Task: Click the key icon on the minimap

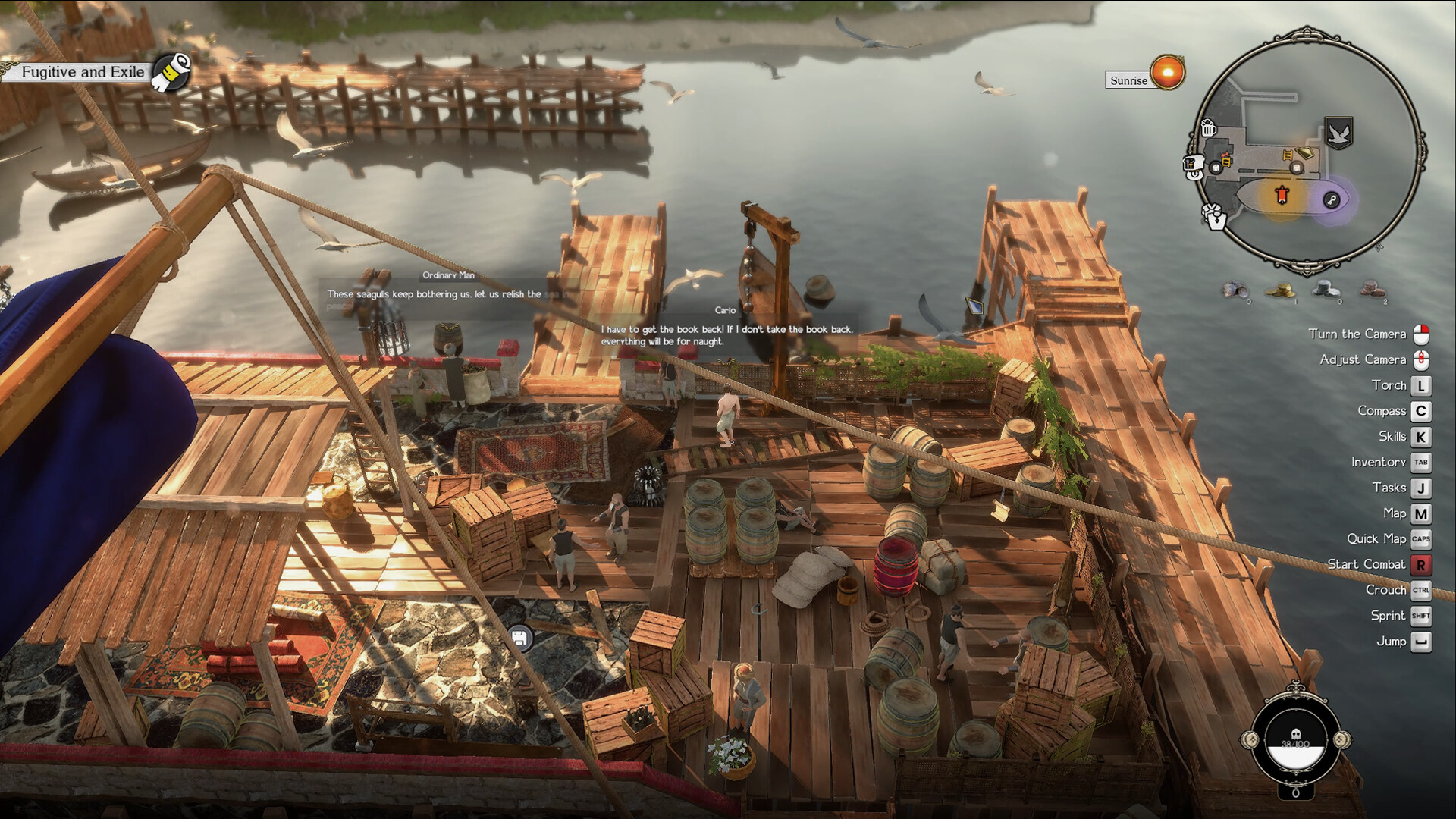Action: pyautogui.click(x=1332, y=199)
